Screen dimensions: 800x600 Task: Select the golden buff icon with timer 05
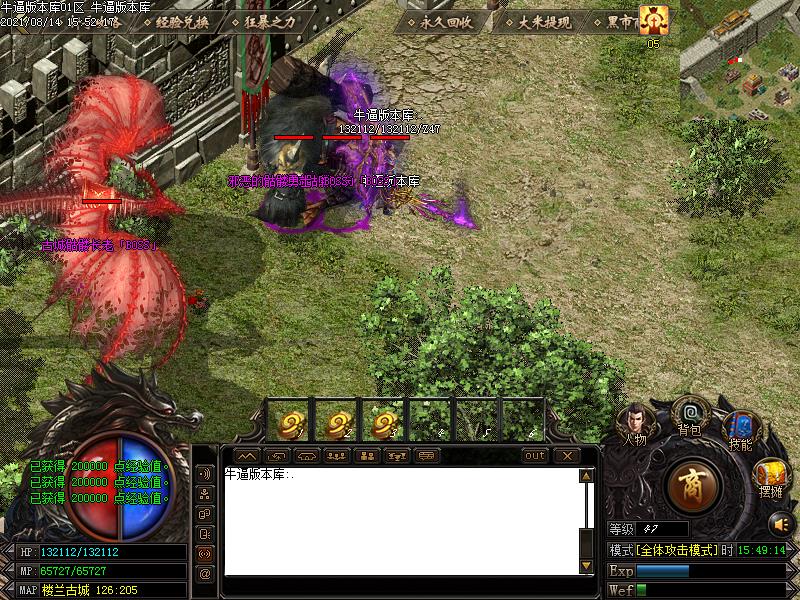[654, 19]
